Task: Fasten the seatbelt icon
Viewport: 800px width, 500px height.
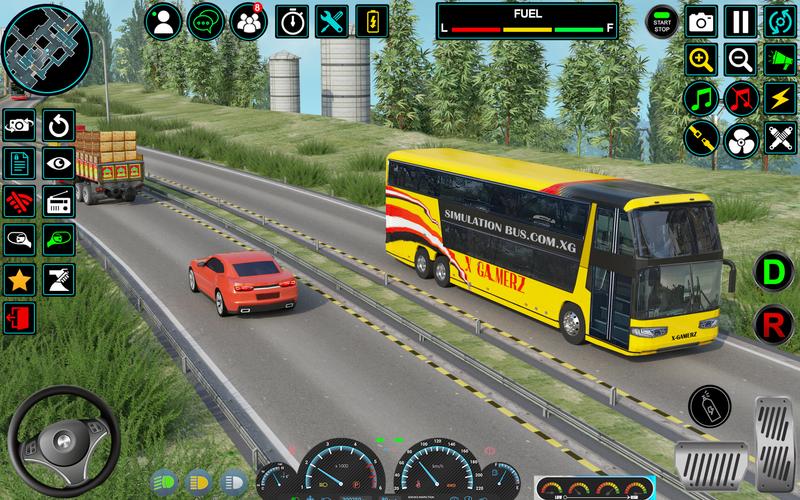Action: point(702,137)
